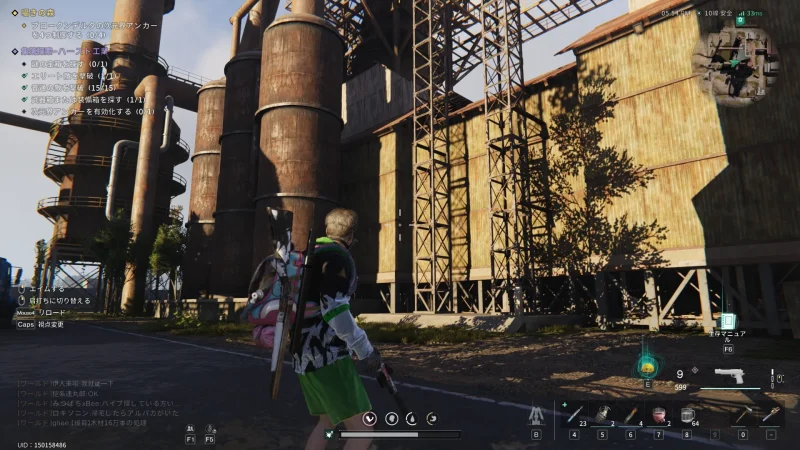Equip the torch tool in last slot
This screenshot has width=800, height=450.
click(x=770, y=414)
